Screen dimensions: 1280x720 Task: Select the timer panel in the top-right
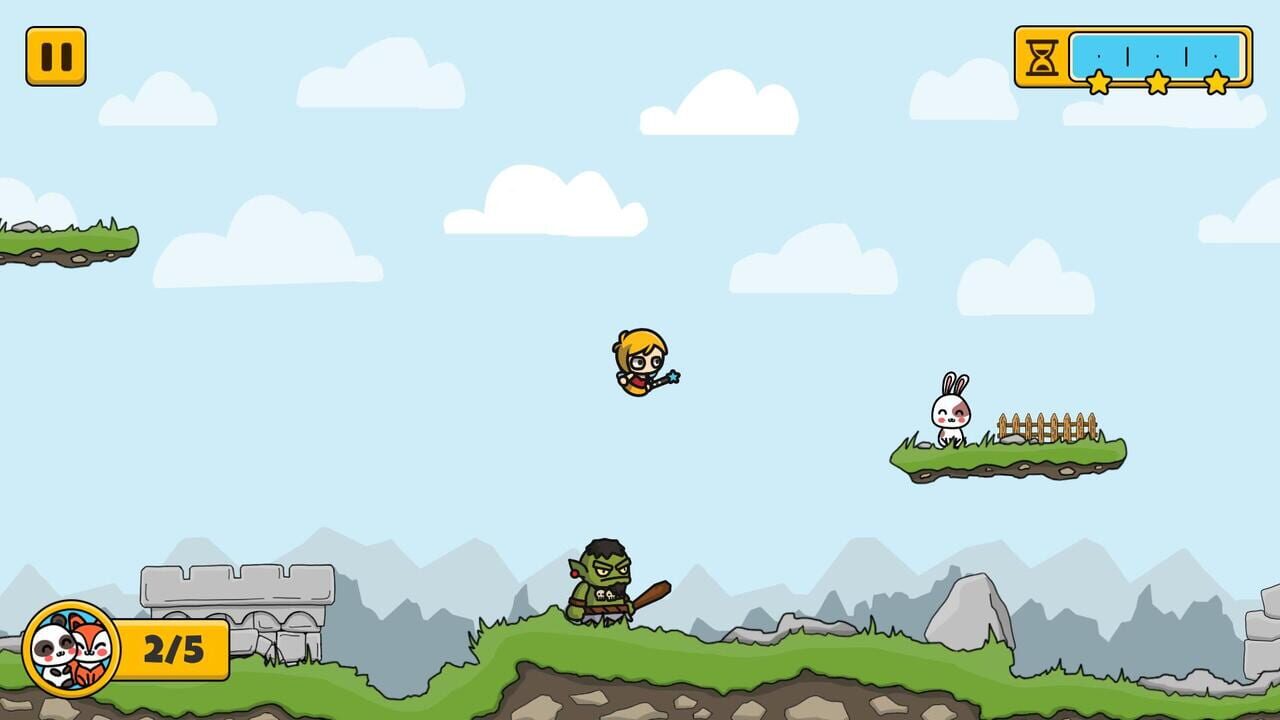click(x=1130, y=57)
